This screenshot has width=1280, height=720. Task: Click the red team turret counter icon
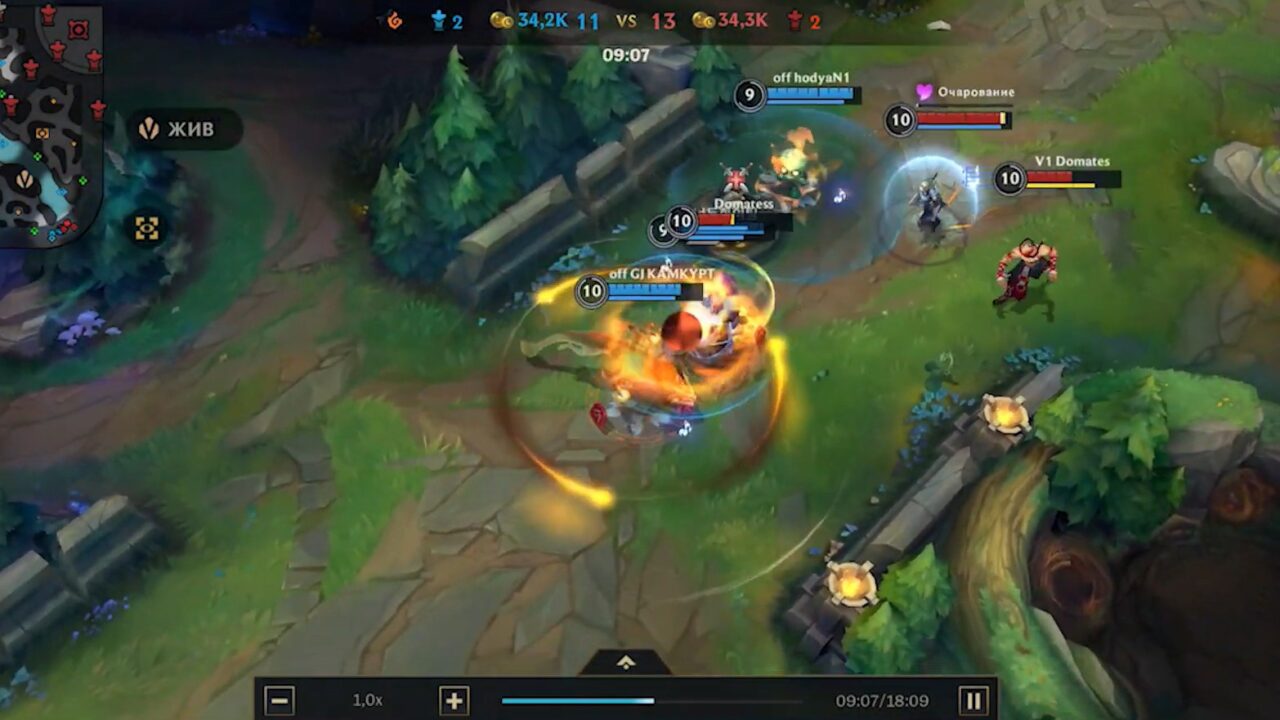pos(793,19)
